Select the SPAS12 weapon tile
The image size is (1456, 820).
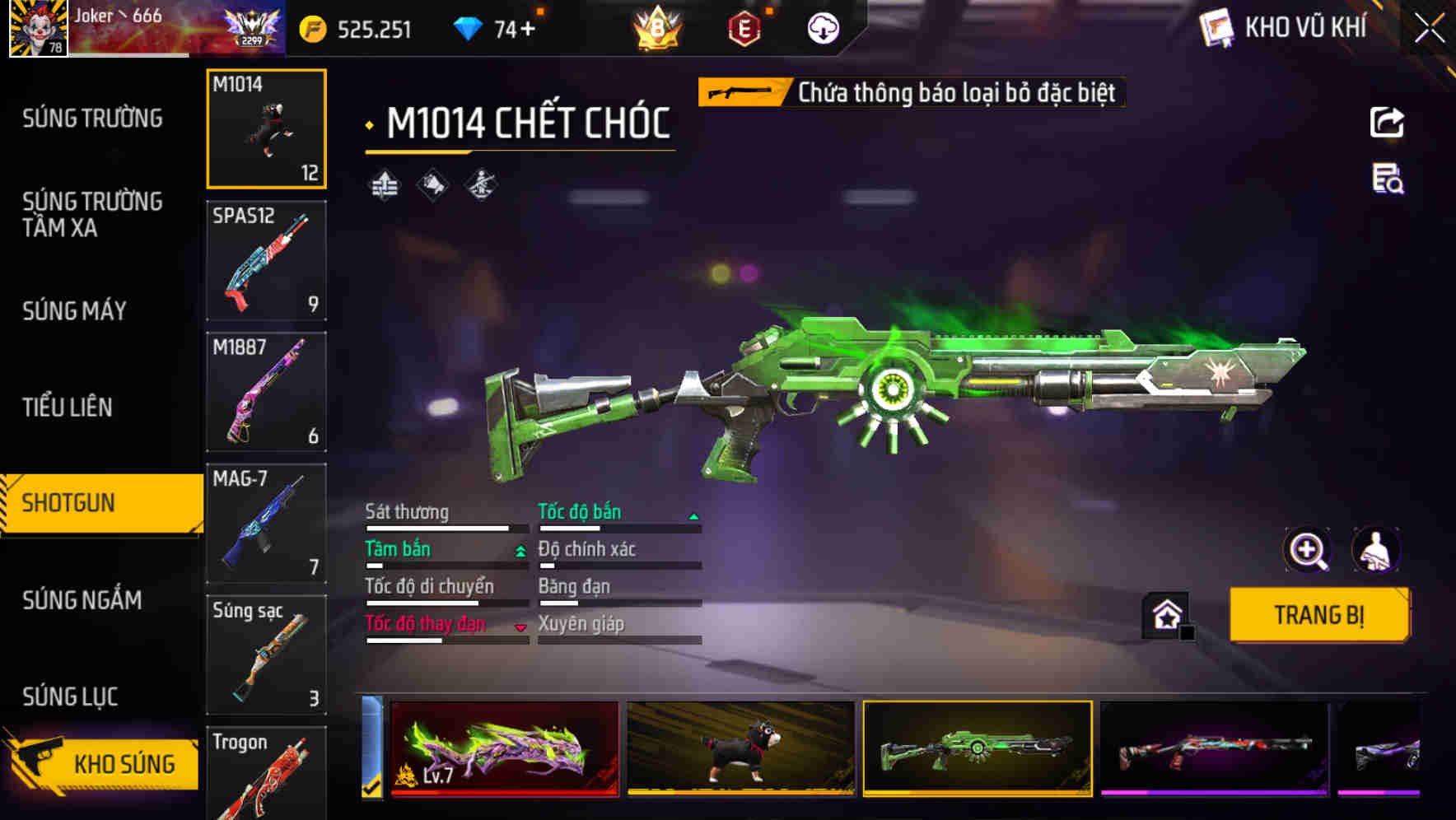266,260
